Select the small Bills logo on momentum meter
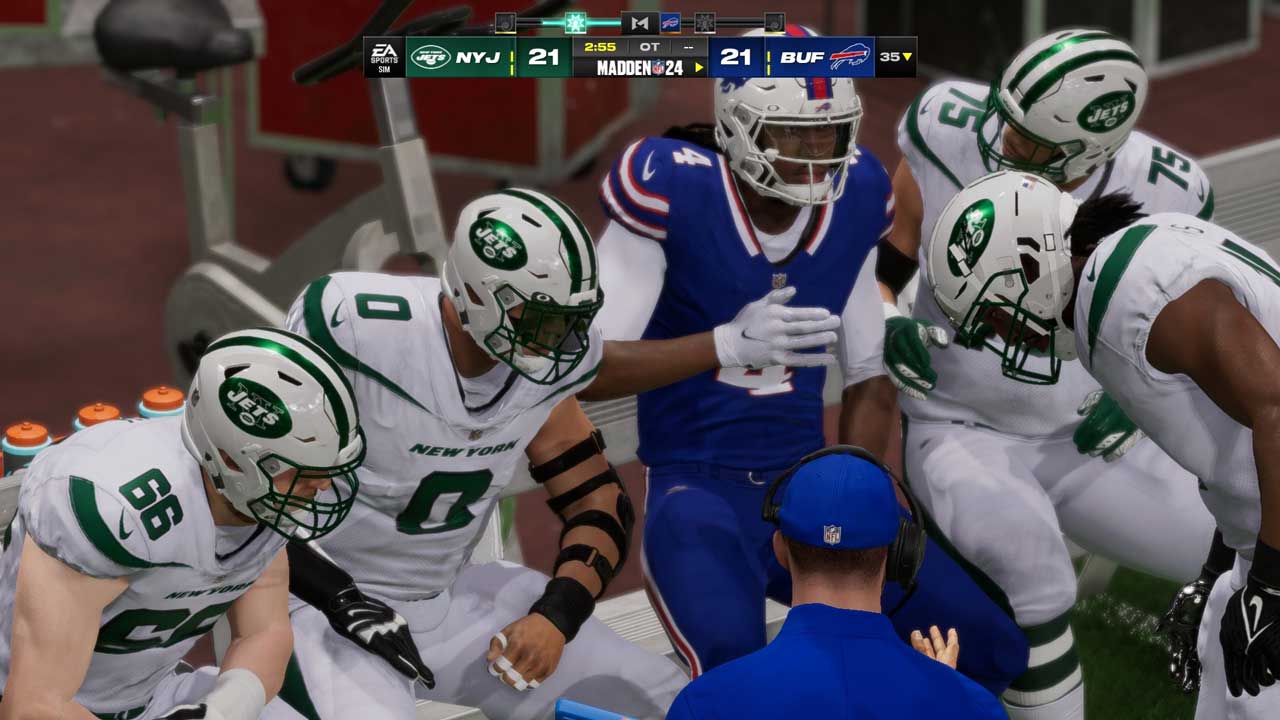Image resolution: width=1280 pixels, height=720 pixels. click(x=670, y=22)
